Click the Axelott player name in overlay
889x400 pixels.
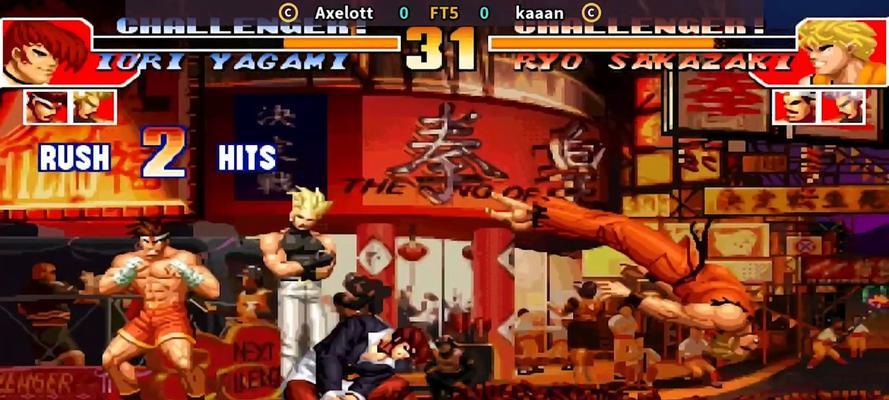(343, 13)
